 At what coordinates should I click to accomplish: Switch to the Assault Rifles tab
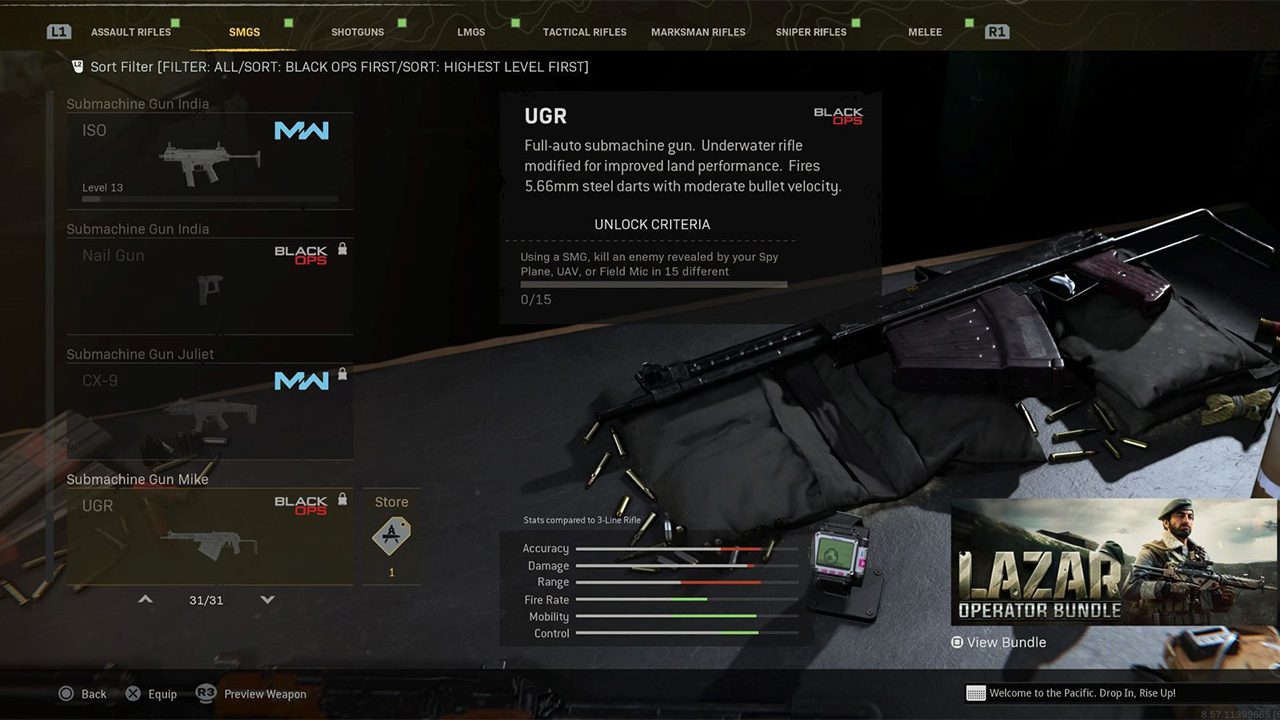(131, 32)
